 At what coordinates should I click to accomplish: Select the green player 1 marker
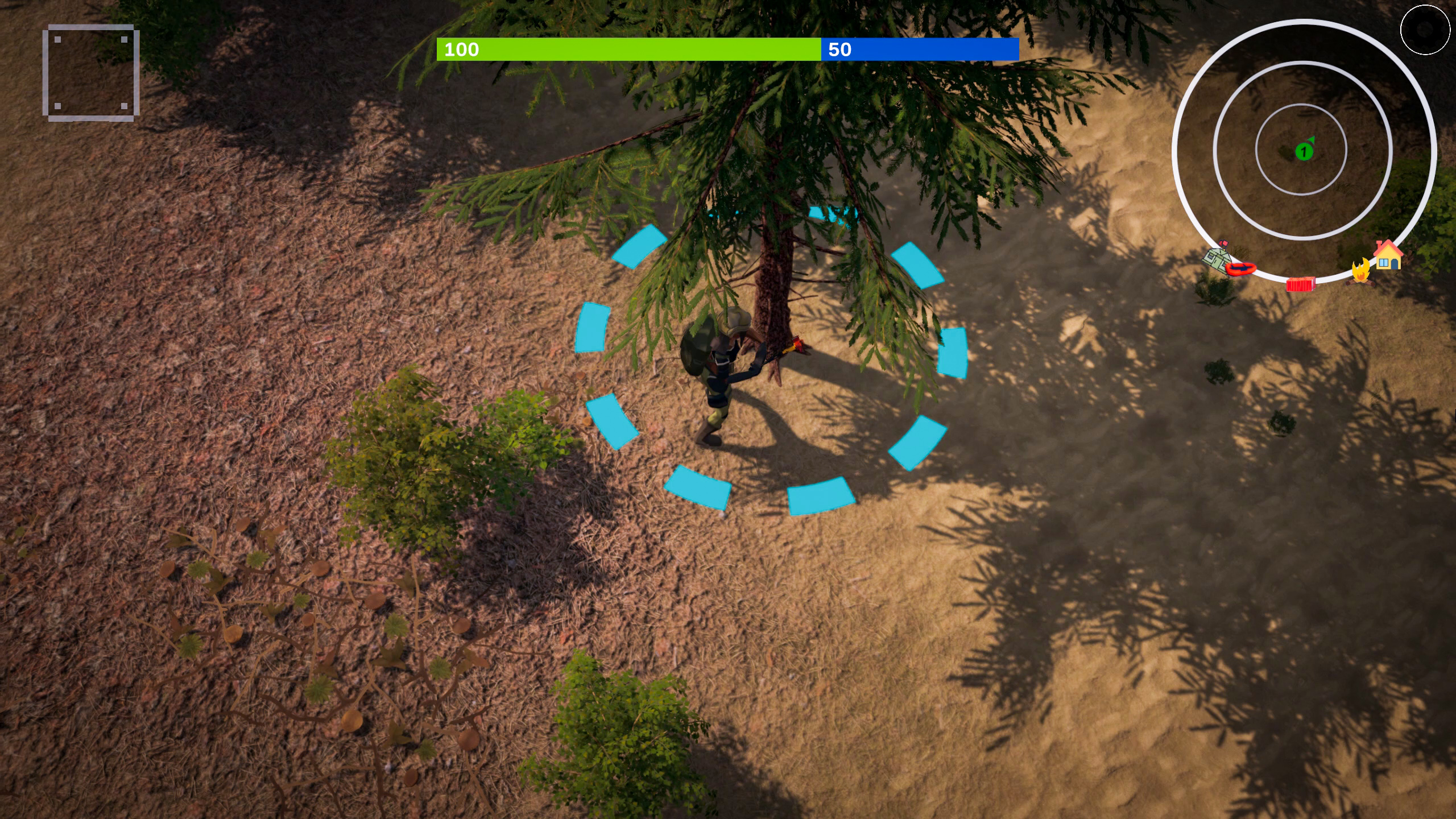click(x=1304, y=152)
